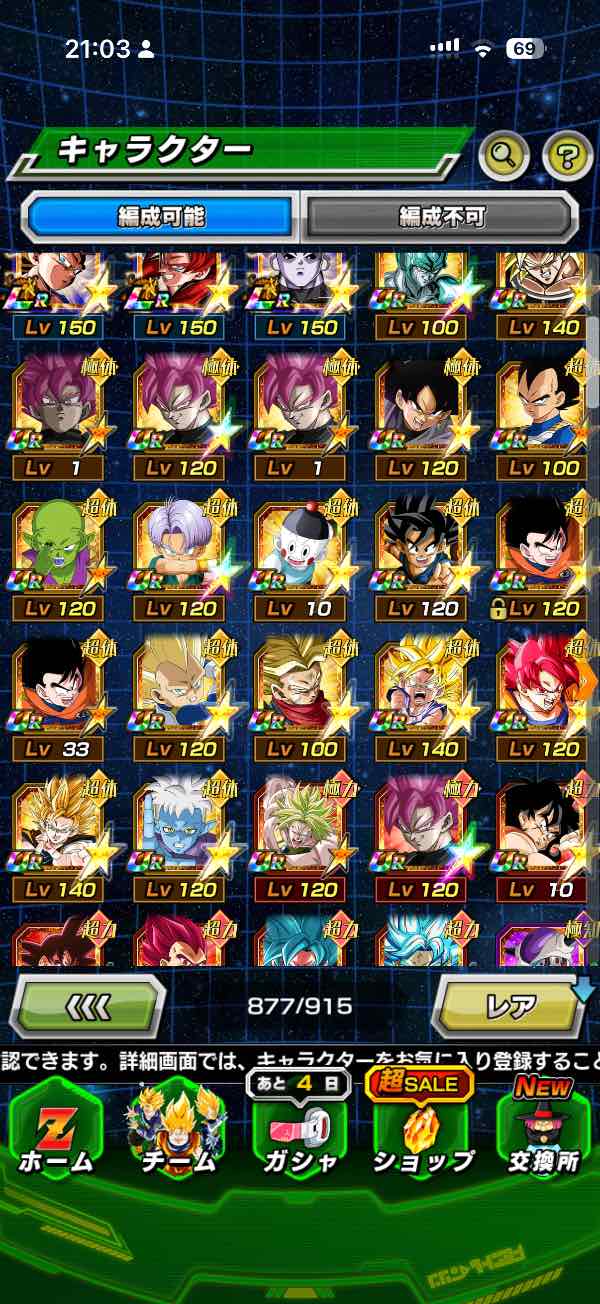Switch to the 編成可能 tab
This screenshot has width=600, height=1304.
click(x=160, y=215)
